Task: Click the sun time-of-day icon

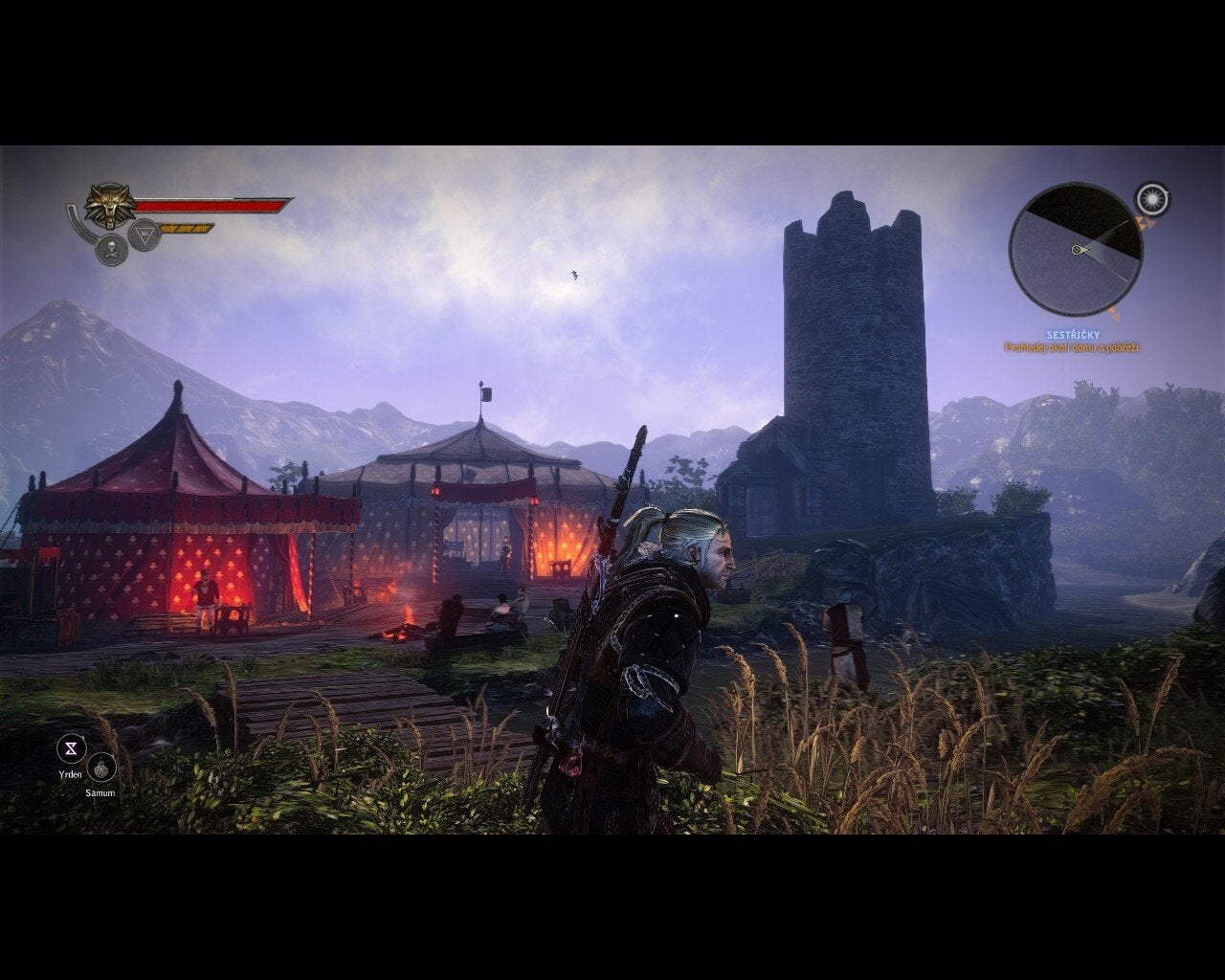Action: click(1152, 199)
